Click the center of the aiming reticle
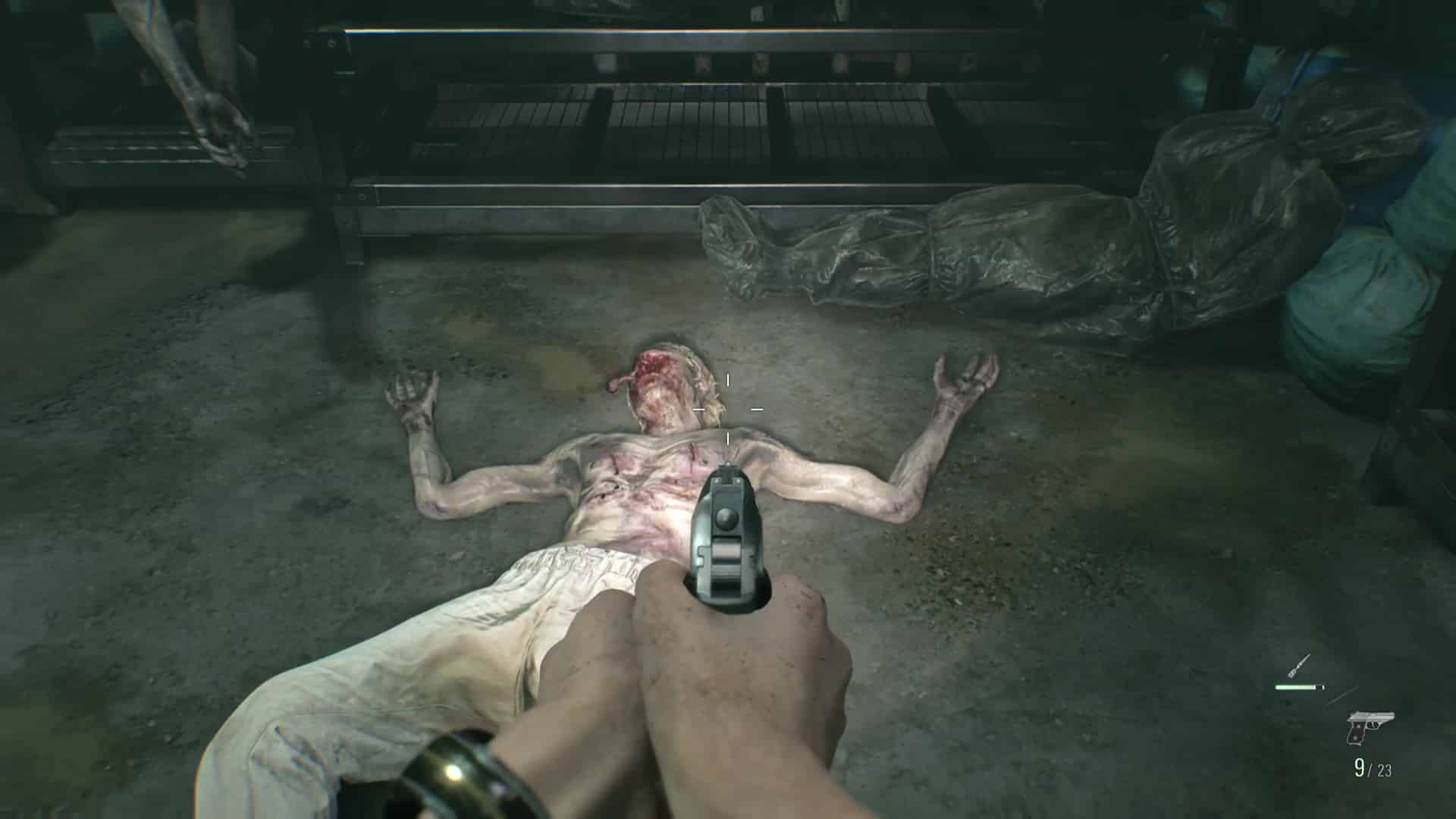 coord(726,409)
